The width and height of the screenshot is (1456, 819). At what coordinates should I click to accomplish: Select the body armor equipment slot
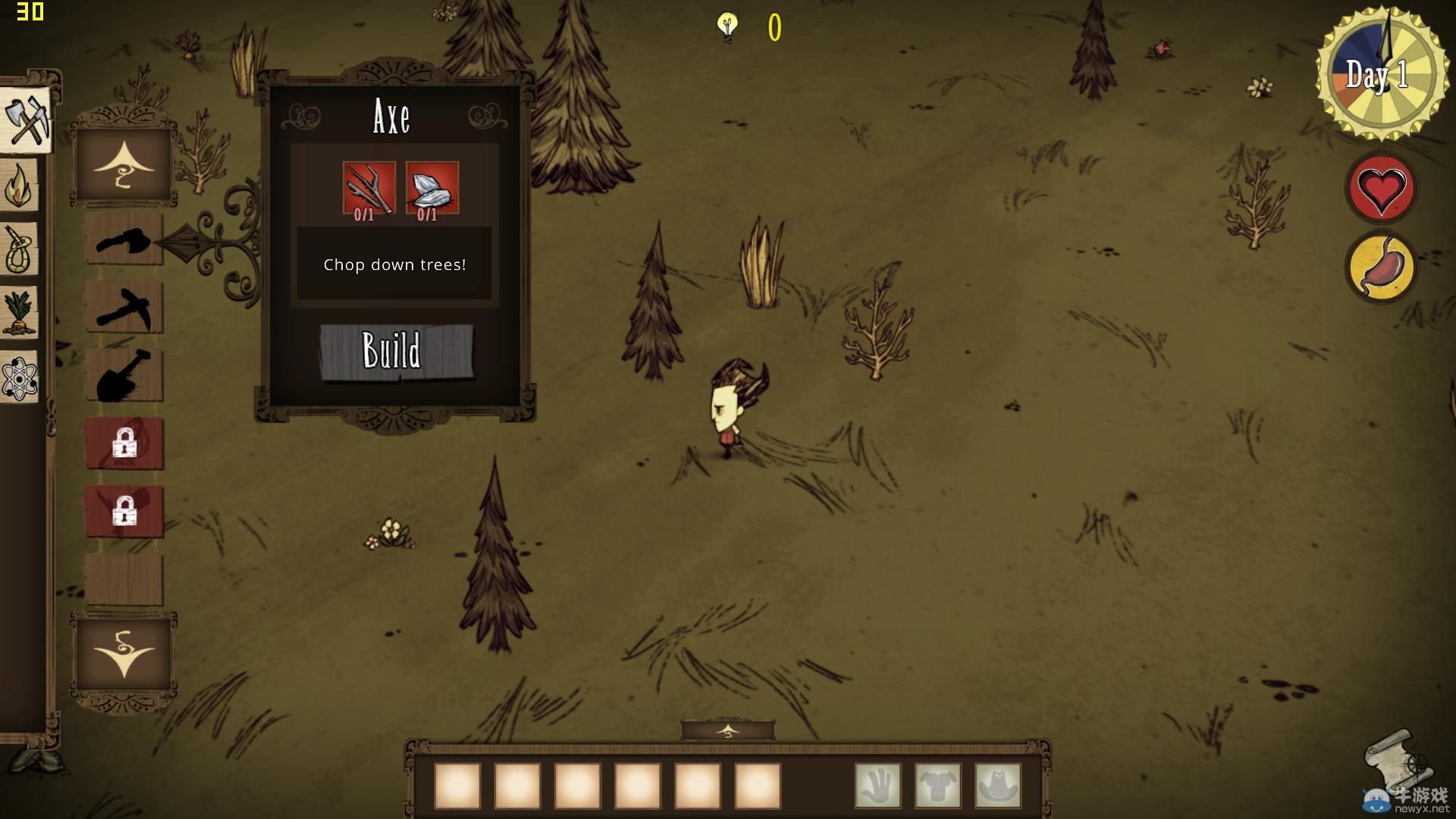[938, 786]
